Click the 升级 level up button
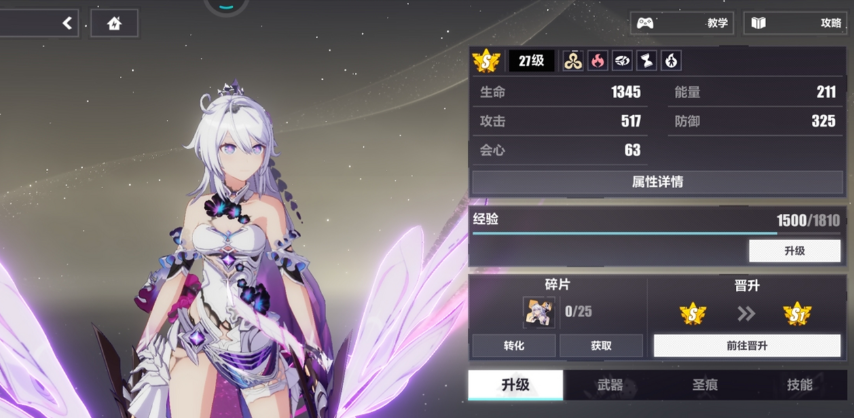This screenshot has height=418, width=854. click(x=794, y=251)
